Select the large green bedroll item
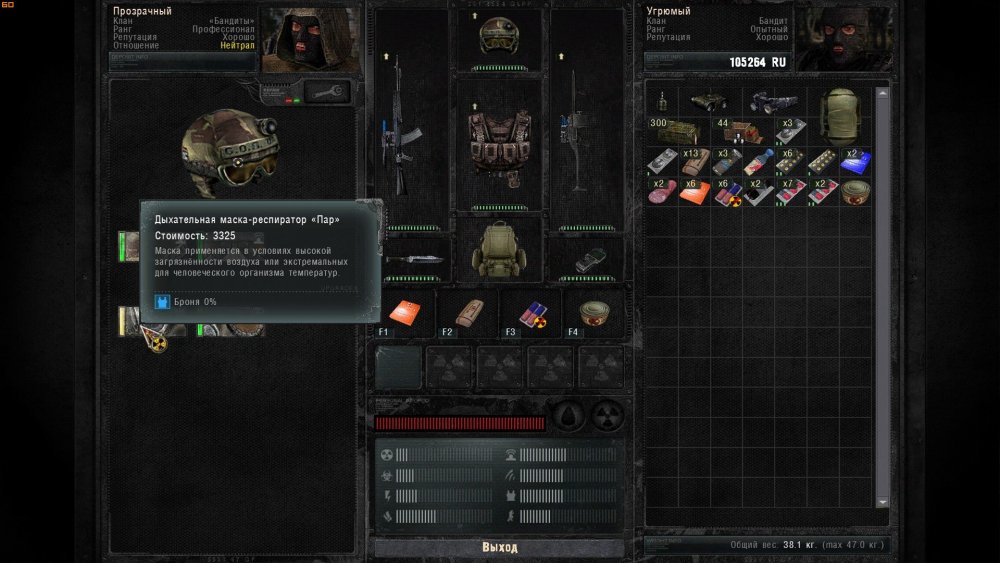The width and height of the screenshot is (1000, 563). [840, 115]
